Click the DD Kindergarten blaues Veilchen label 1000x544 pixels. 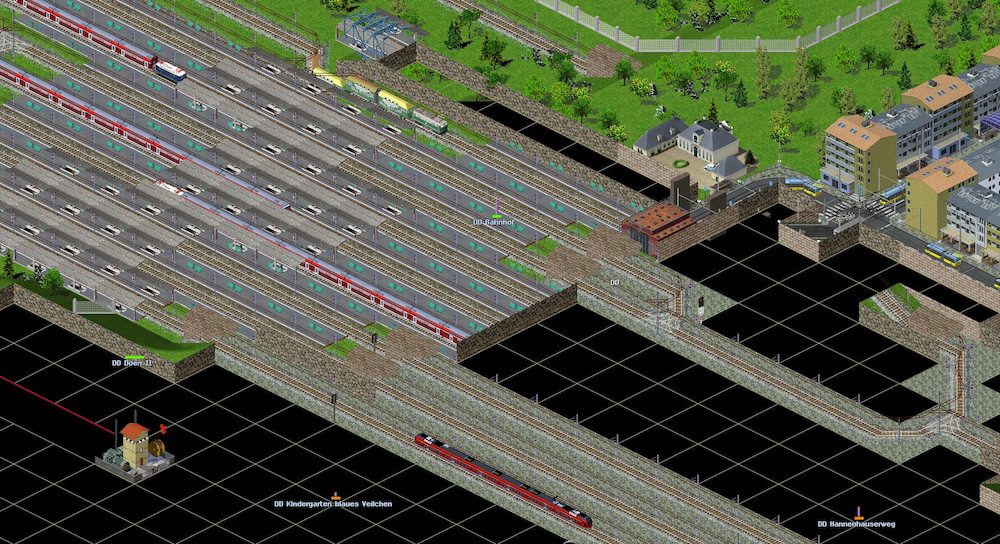333,504
